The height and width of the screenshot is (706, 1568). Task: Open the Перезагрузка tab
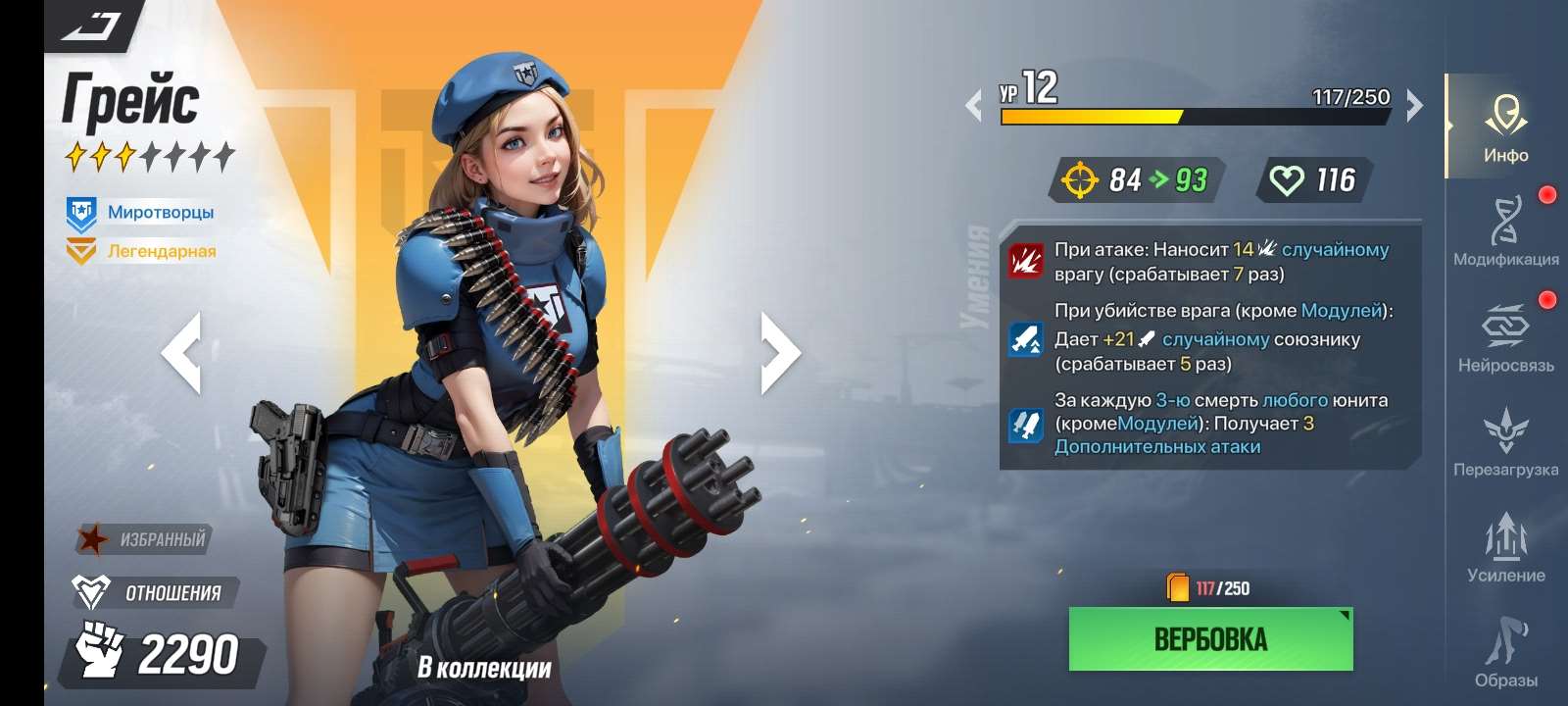1505,443
